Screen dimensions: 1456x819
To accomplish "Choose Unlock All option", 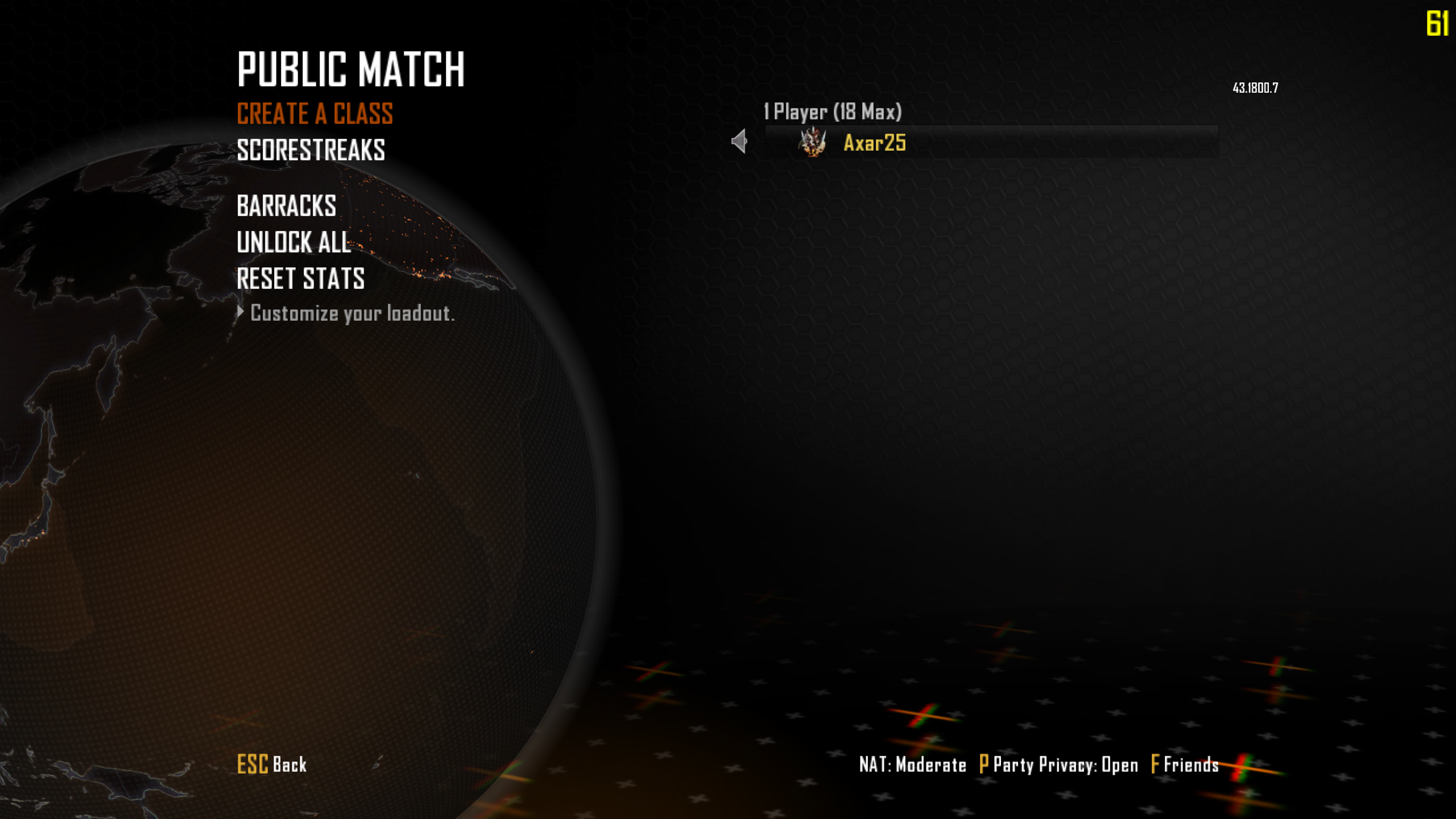I will coord(293,242).
